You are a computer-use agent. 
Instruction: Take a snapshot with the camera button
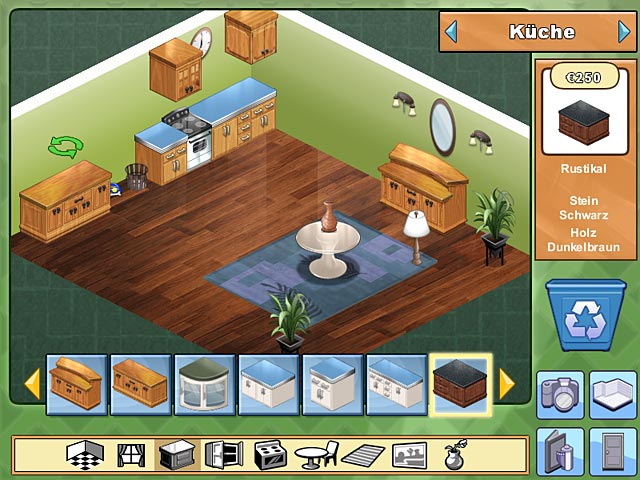pos(560,392)
